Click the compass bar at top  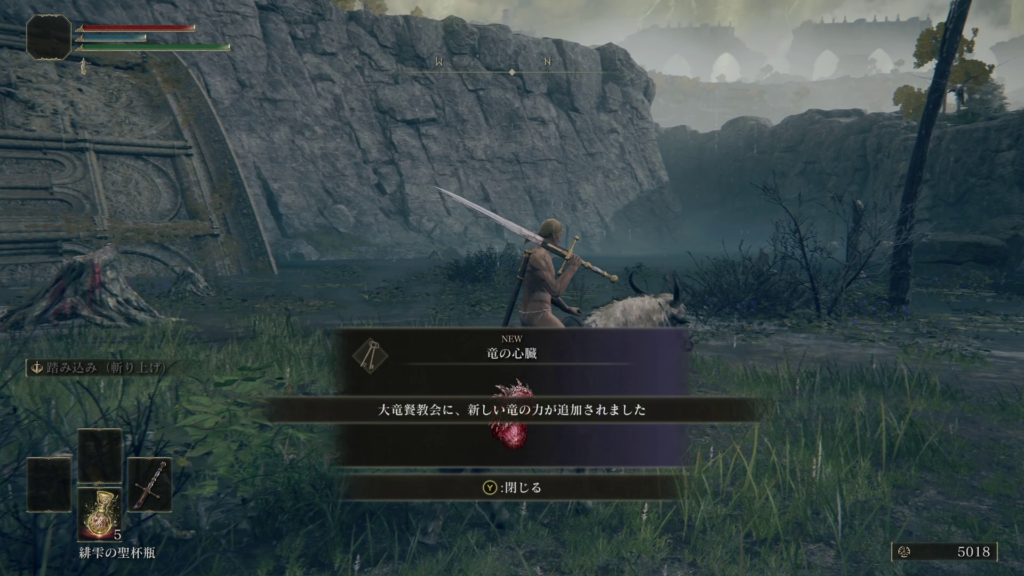[x=511, y=70]
